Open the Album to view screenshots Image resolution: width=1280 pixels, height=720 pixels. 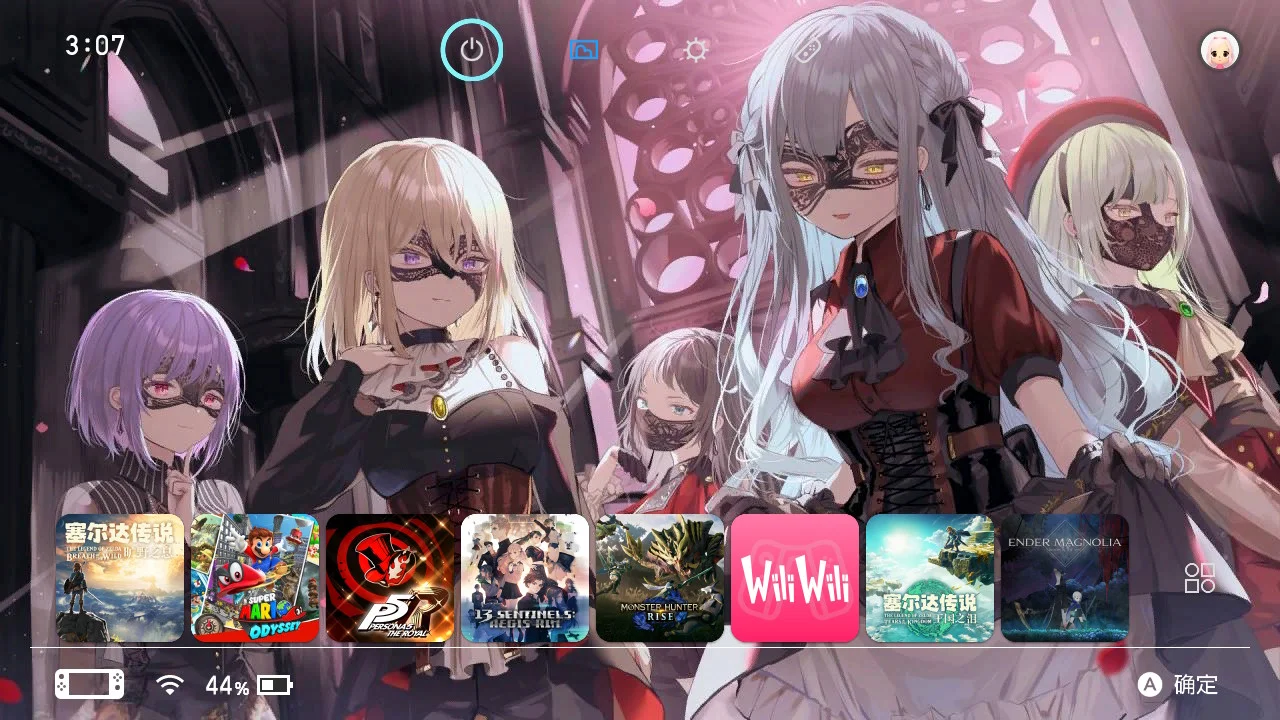(583, 48)
